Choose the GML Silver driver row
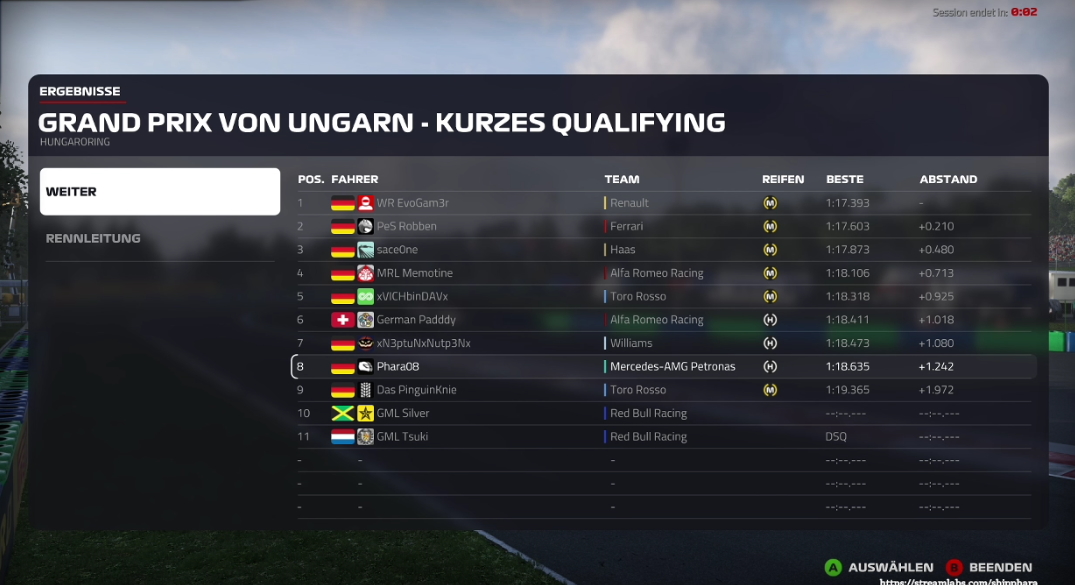Viewport: 1075px width, 585px height. click(x=403, y=413)
